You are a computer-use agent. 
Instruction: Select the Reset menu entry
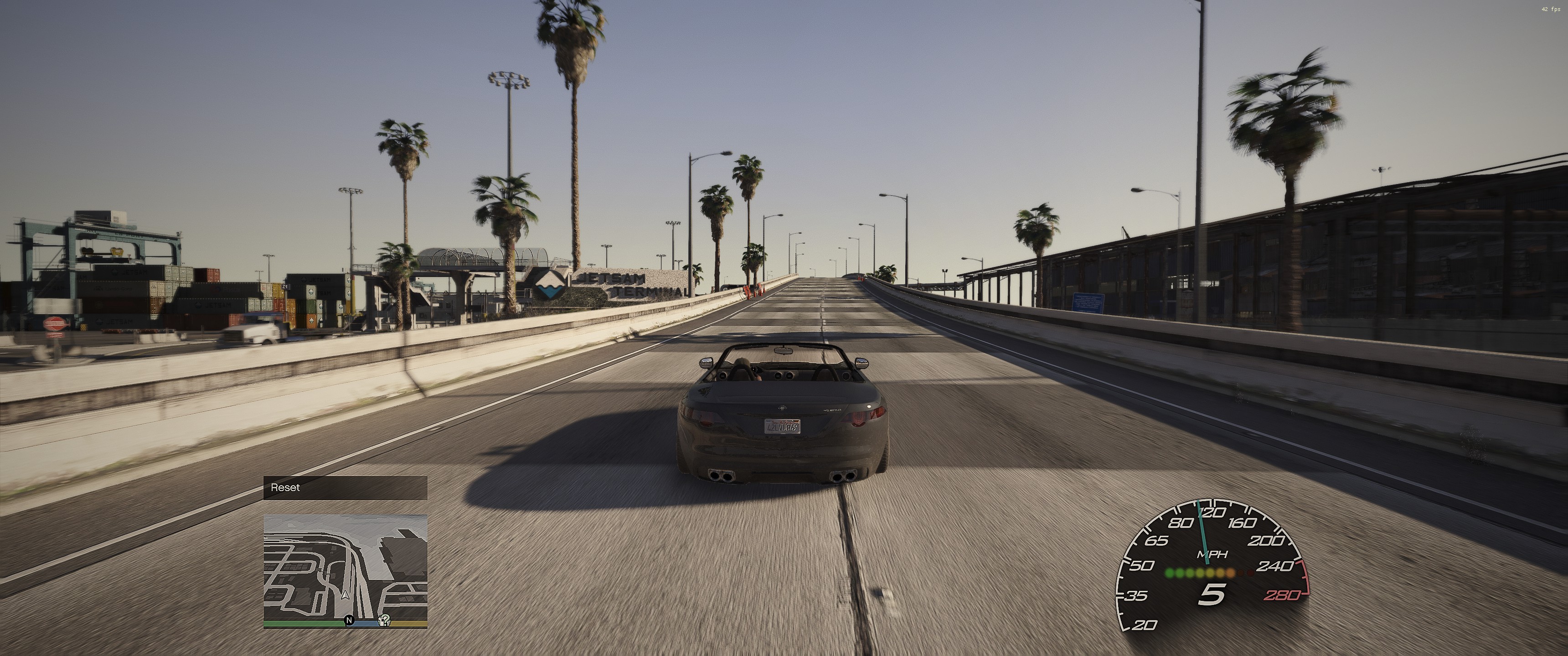345,487
